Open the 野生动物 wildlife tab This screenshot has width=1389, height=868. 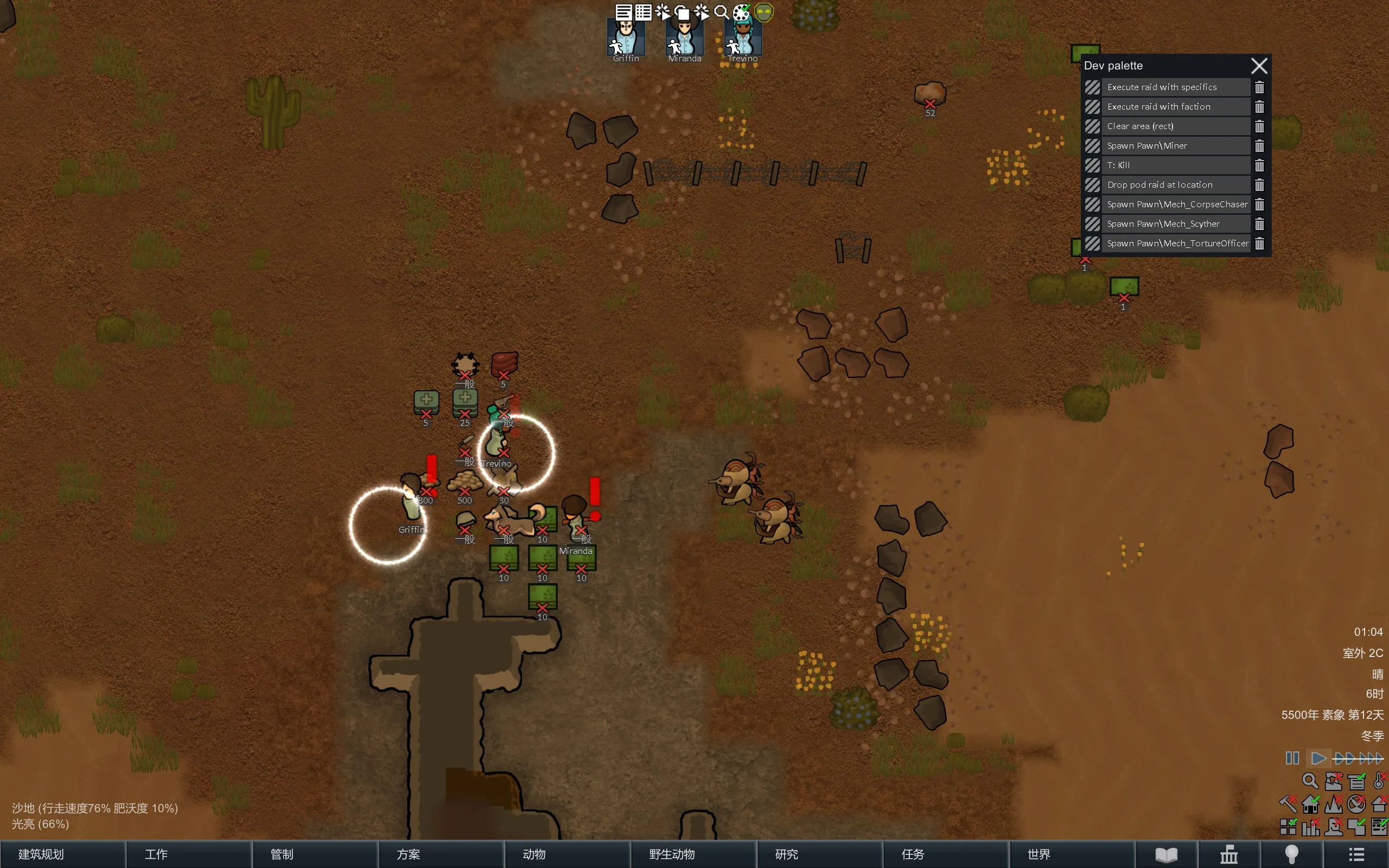click(693, 854)
